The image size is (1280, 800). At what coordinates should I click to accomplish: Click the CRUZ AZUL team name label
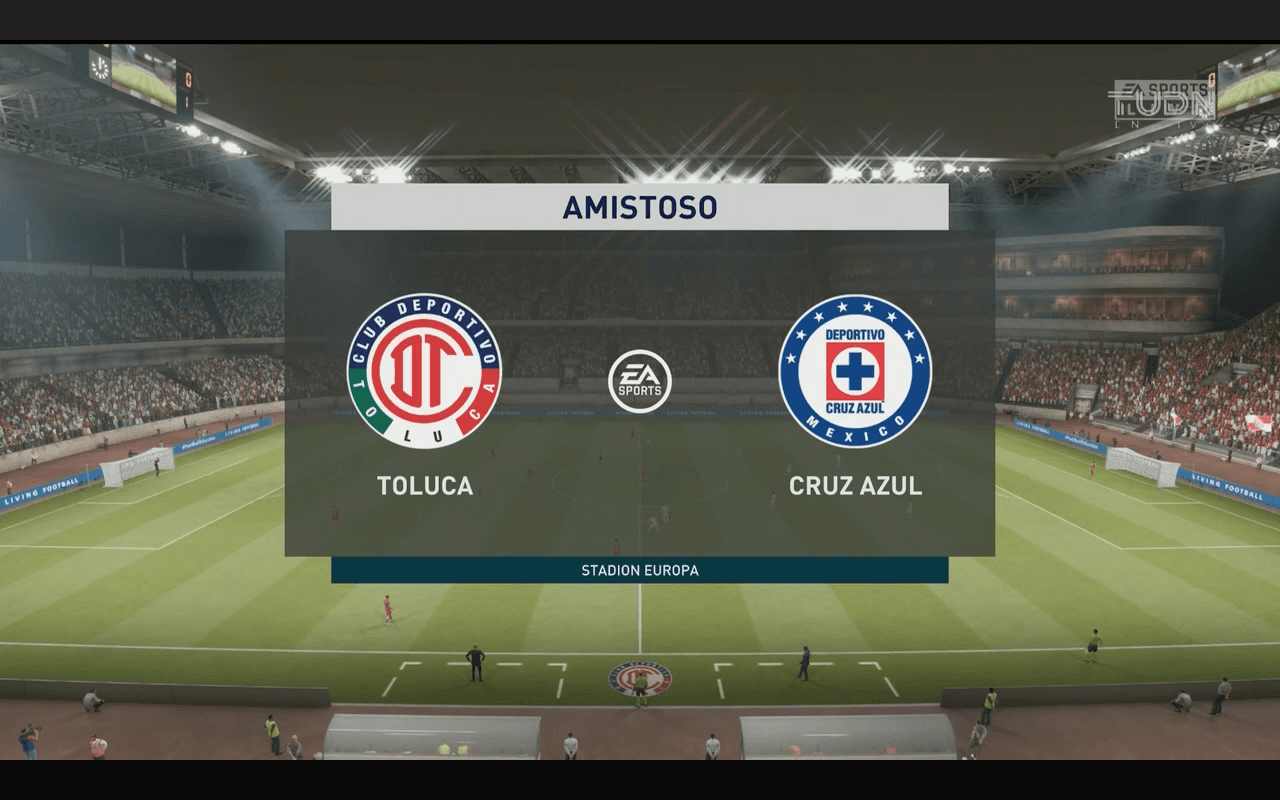coord(855,487)
